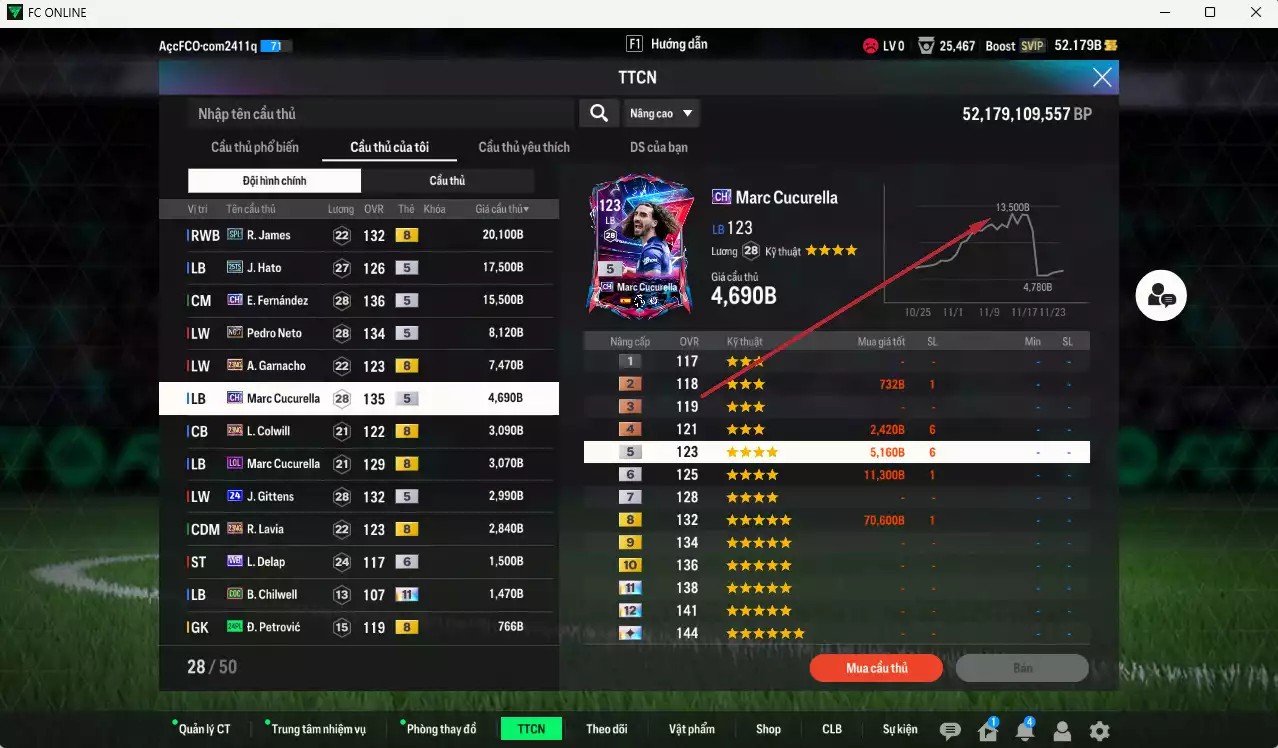Screen dimensions: 1278x748
Task: Open the notification bell icon
Action: 1025,731
